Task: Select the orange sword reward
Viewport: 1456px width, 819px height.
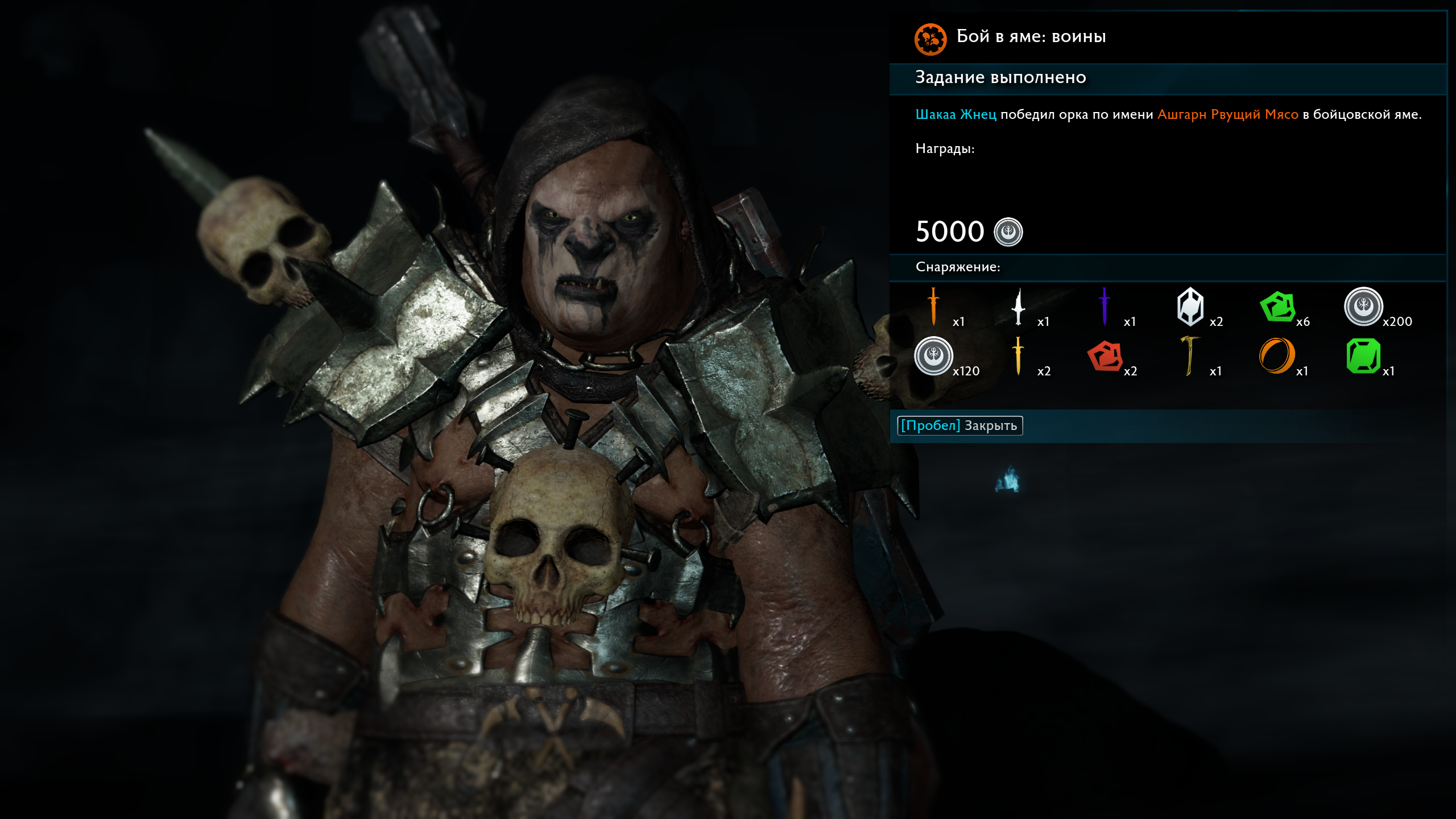Action: tap(933, 307)
